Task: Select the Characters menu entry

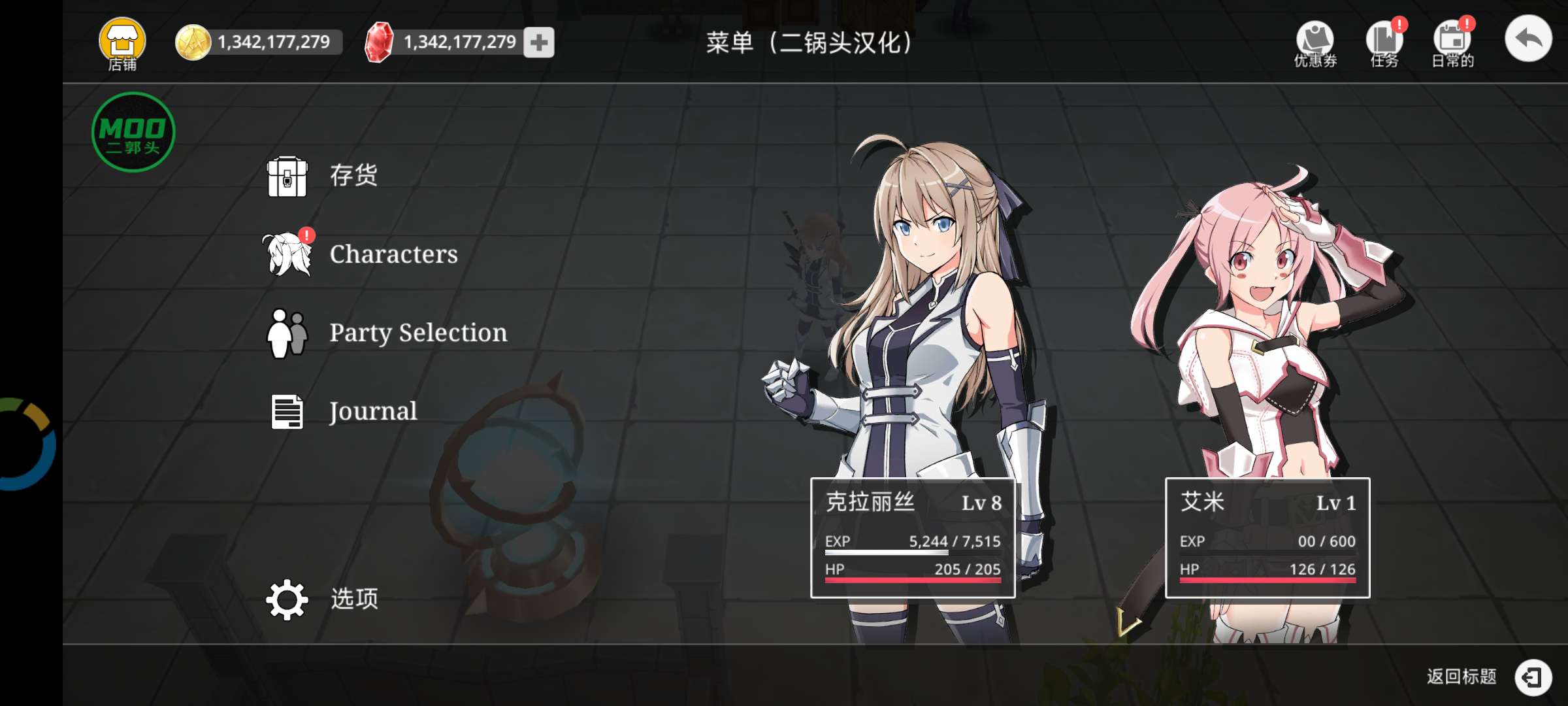Action: 394,254
